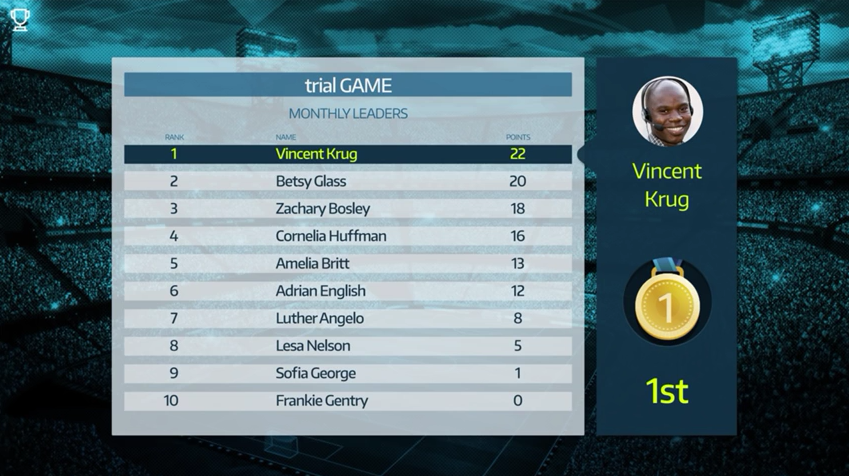Select Sofia George's row
Image resolution: width=849 pixels, height=476 pixels.
[348, 373]
